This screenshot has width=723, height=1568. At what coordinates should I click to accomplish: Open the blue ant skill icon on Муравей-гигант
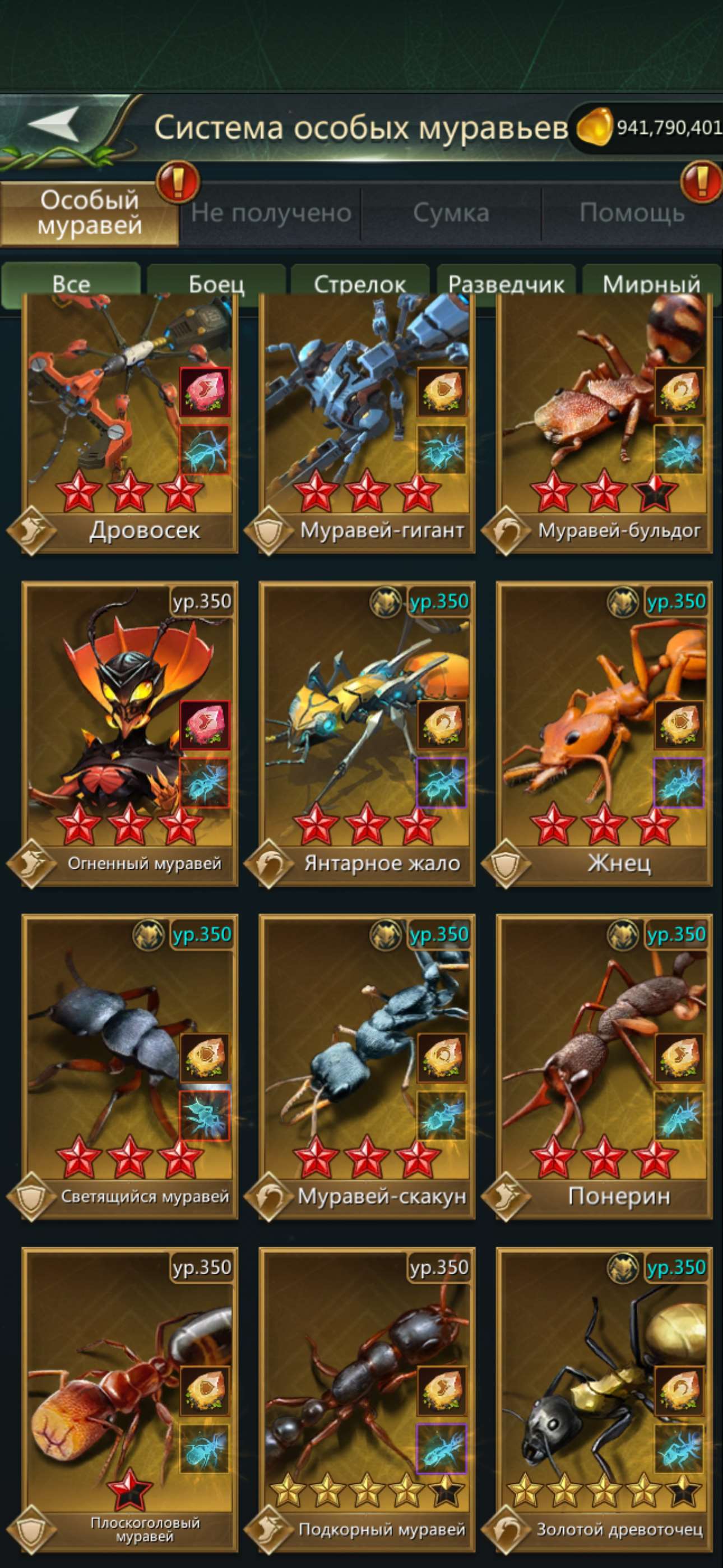(442, 448)
